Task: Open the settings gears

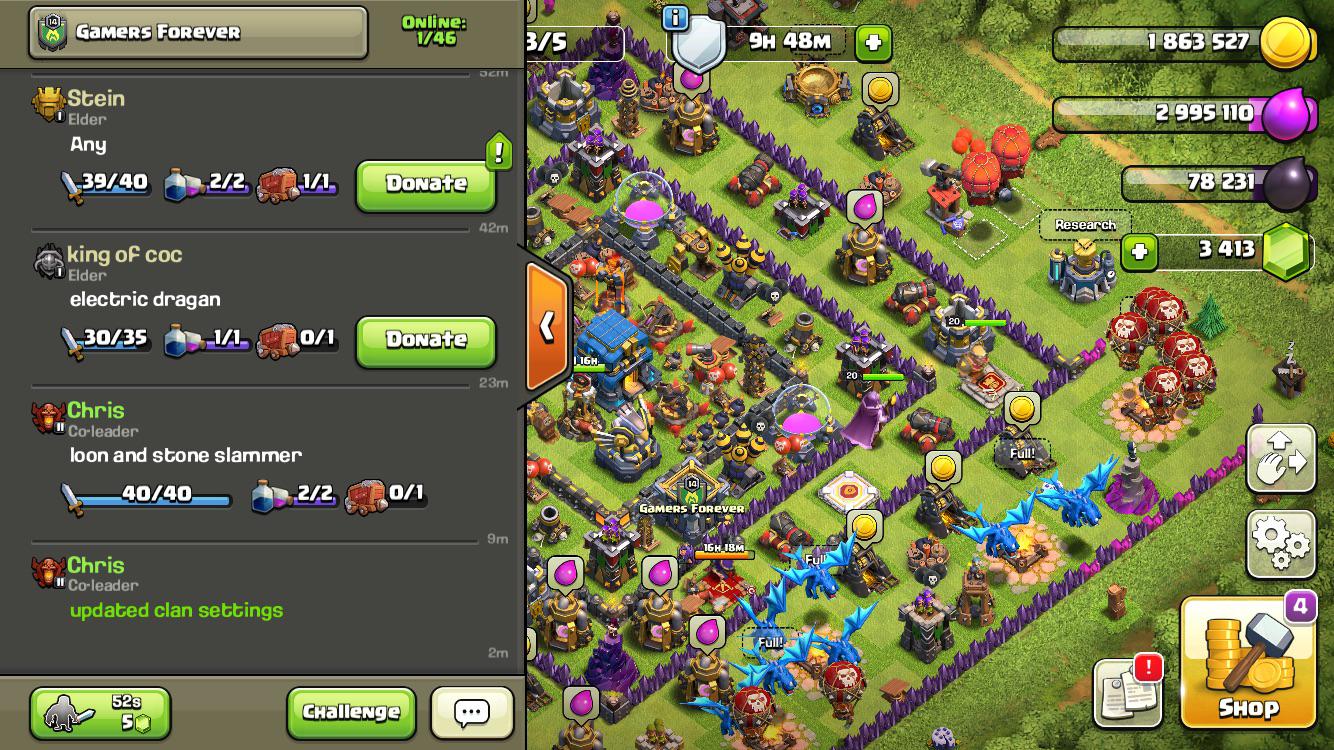Action: pyautogui.click(x=1281, y=544)
